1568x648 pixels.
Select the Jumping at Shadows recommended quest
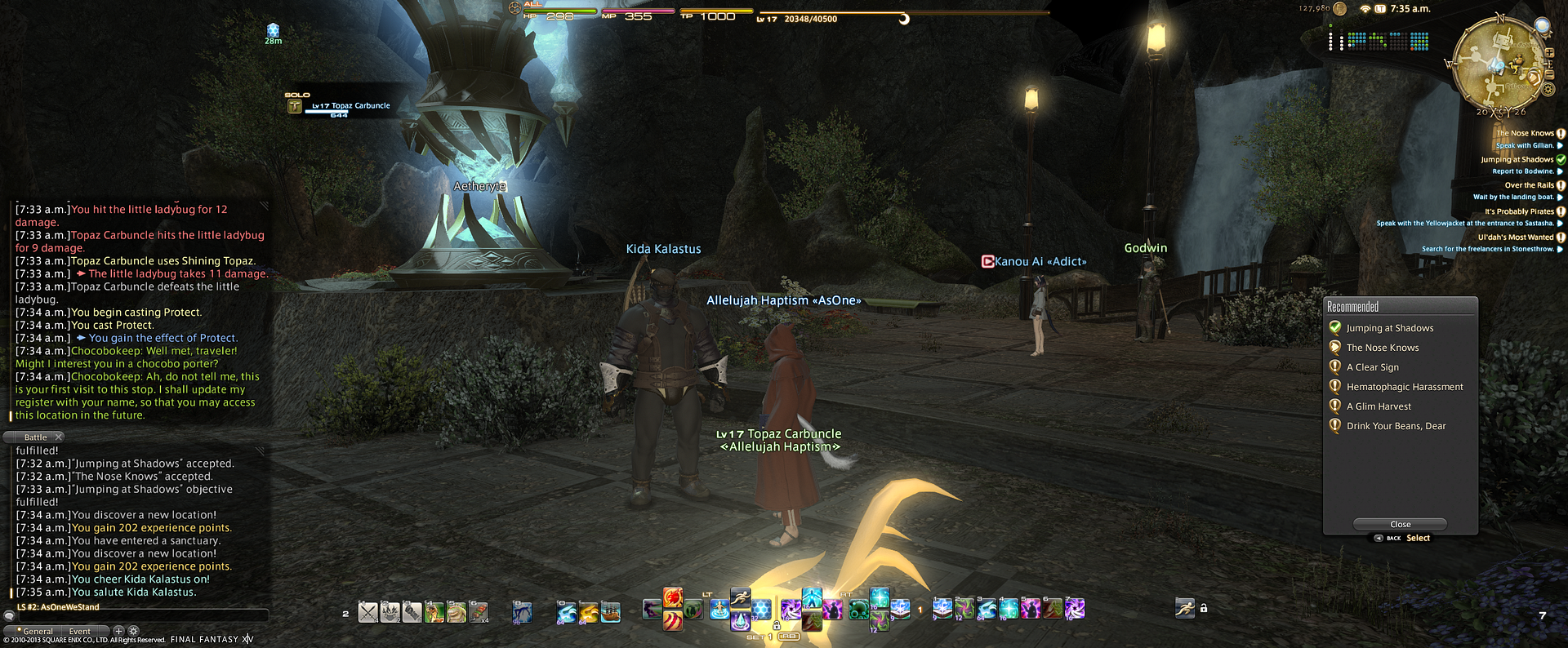click(1389, 328)
